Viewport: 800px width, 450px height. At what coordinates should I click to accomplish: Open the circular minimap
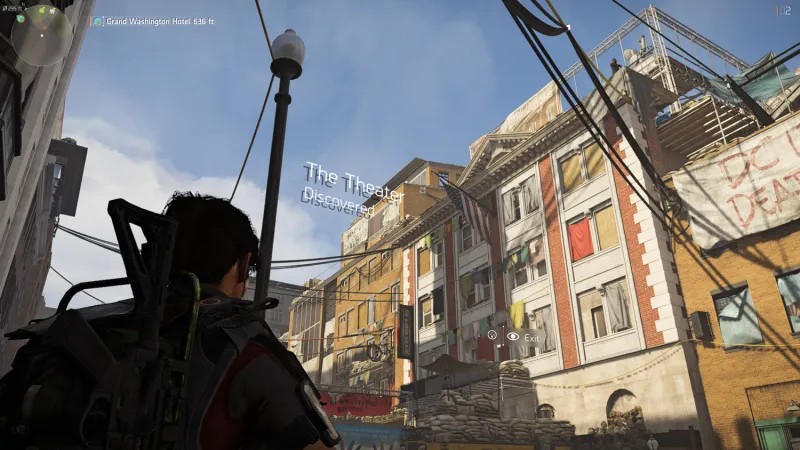[x=41, y=35]
